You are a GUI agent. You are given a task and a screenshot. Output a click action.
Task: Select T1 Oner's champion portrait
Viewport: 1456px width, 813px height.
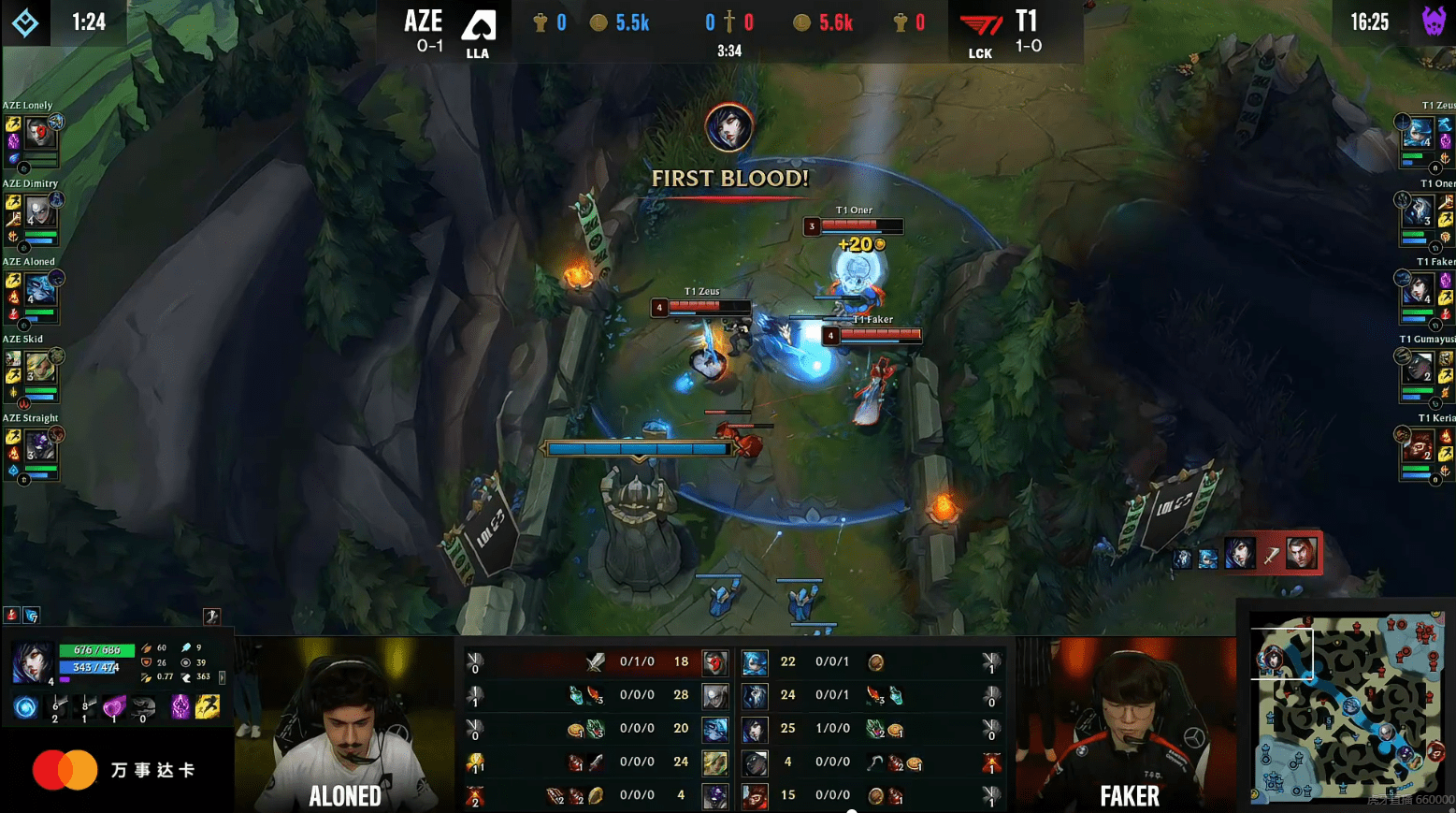1418,211
